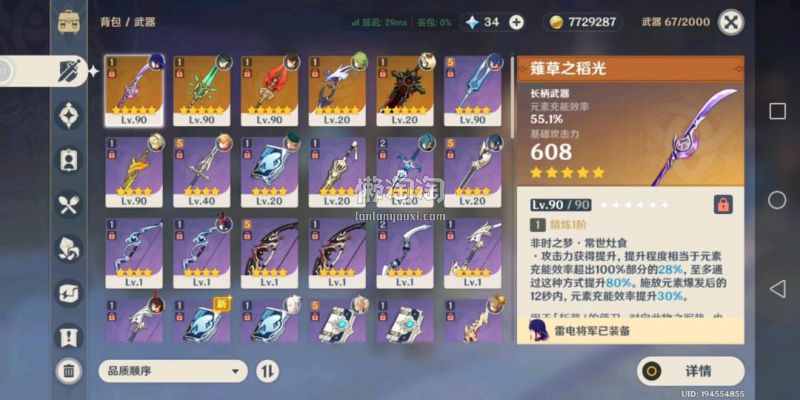
Task: Open the quest items tab with exclamation mark
Action: (68, 336)
